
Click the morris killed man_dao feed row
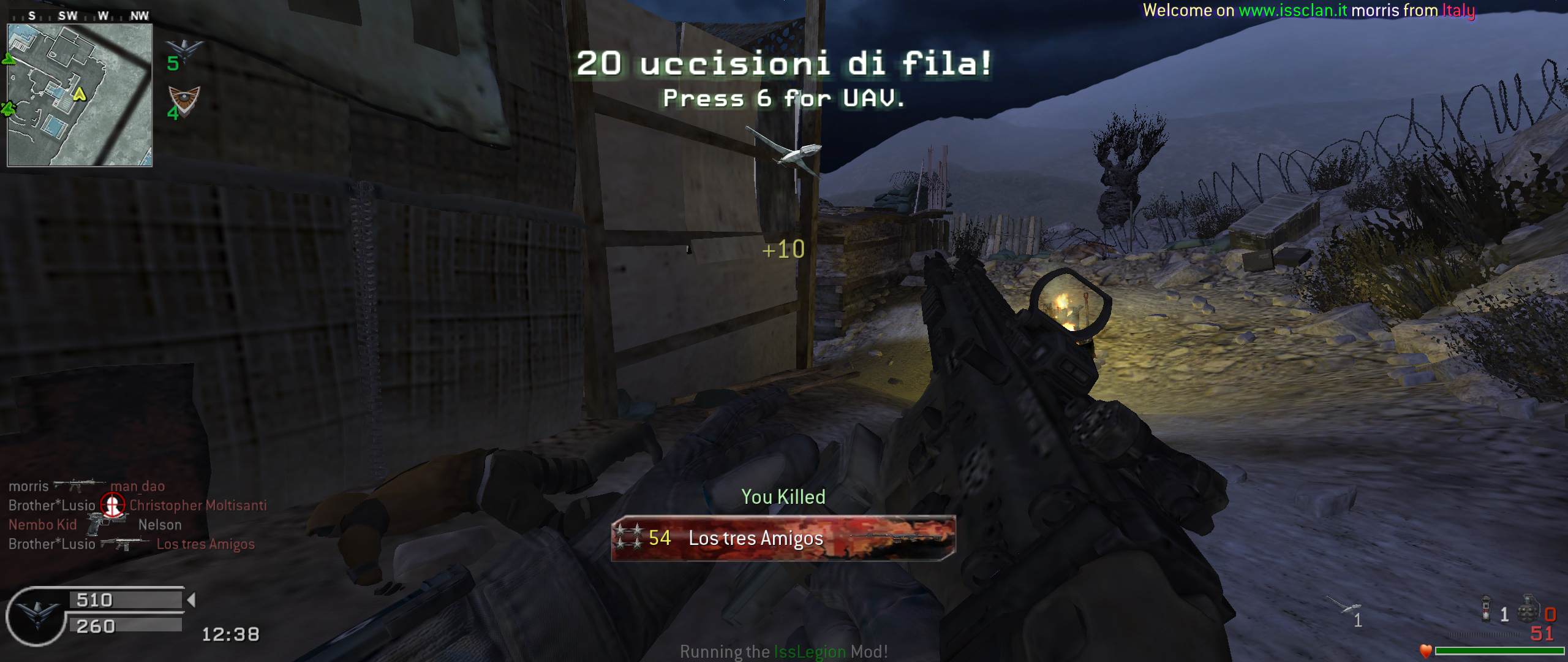tap(86, 486)
